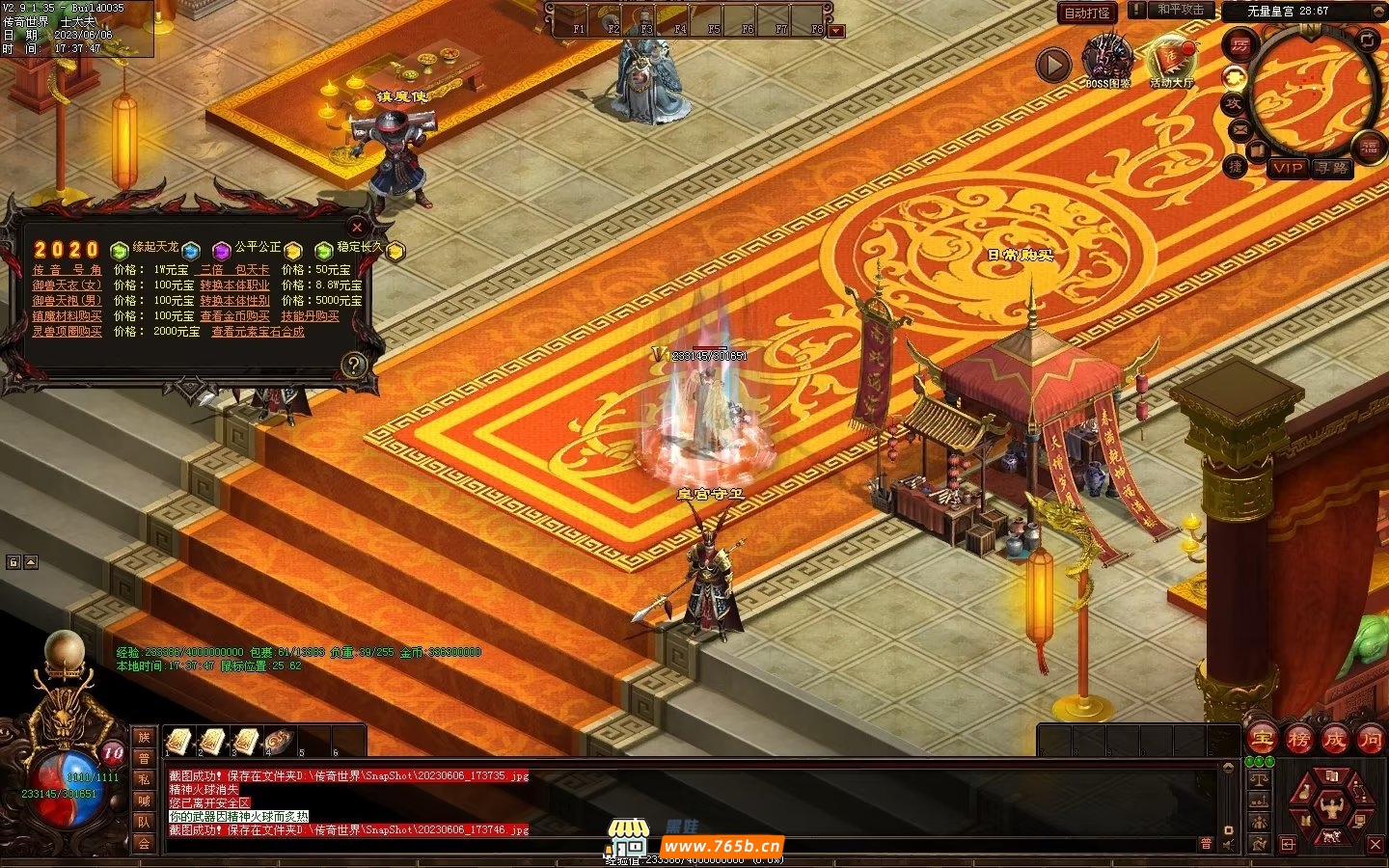The image size is (1389, 868).
Task: Open the BOSS图鉴 icon
Action: pos(1107,62)
